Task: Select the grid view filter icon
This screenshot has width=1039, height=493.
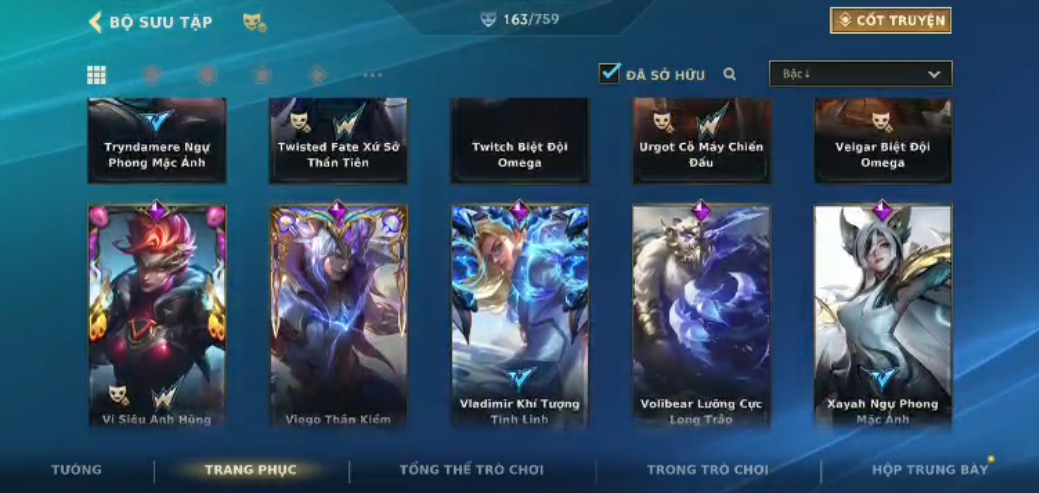Action: point(97,75)
